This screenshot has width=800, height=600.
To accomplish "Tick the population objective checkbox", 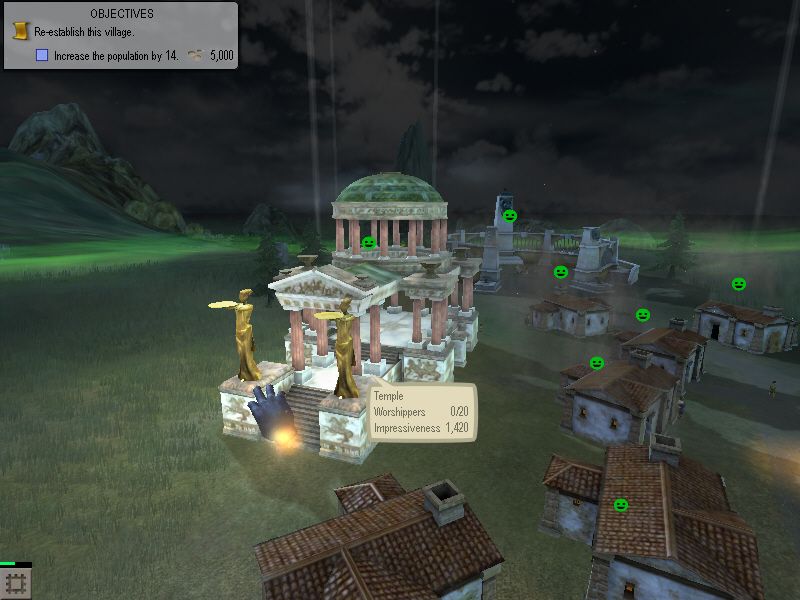I will coord(42,56).
